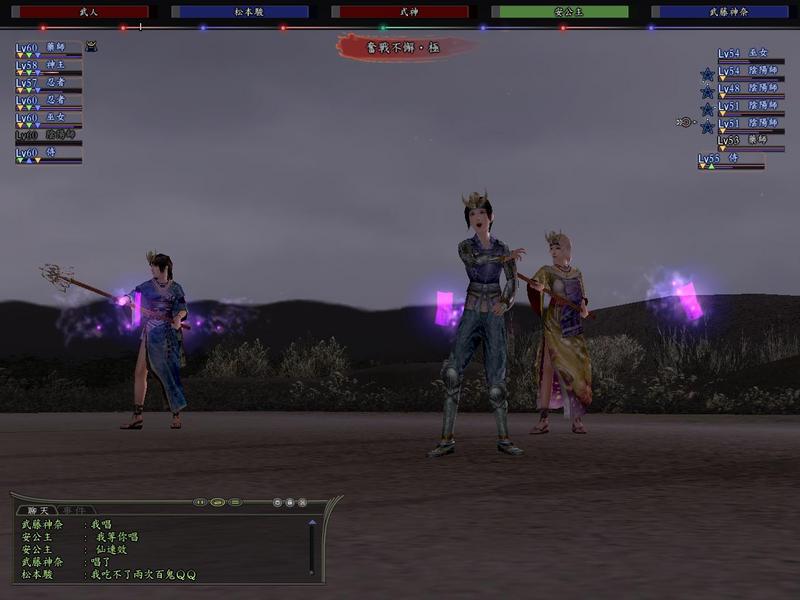The image size is (800, 600).
Task: Open the 事件 tab in the chat window
Action: 74,510
